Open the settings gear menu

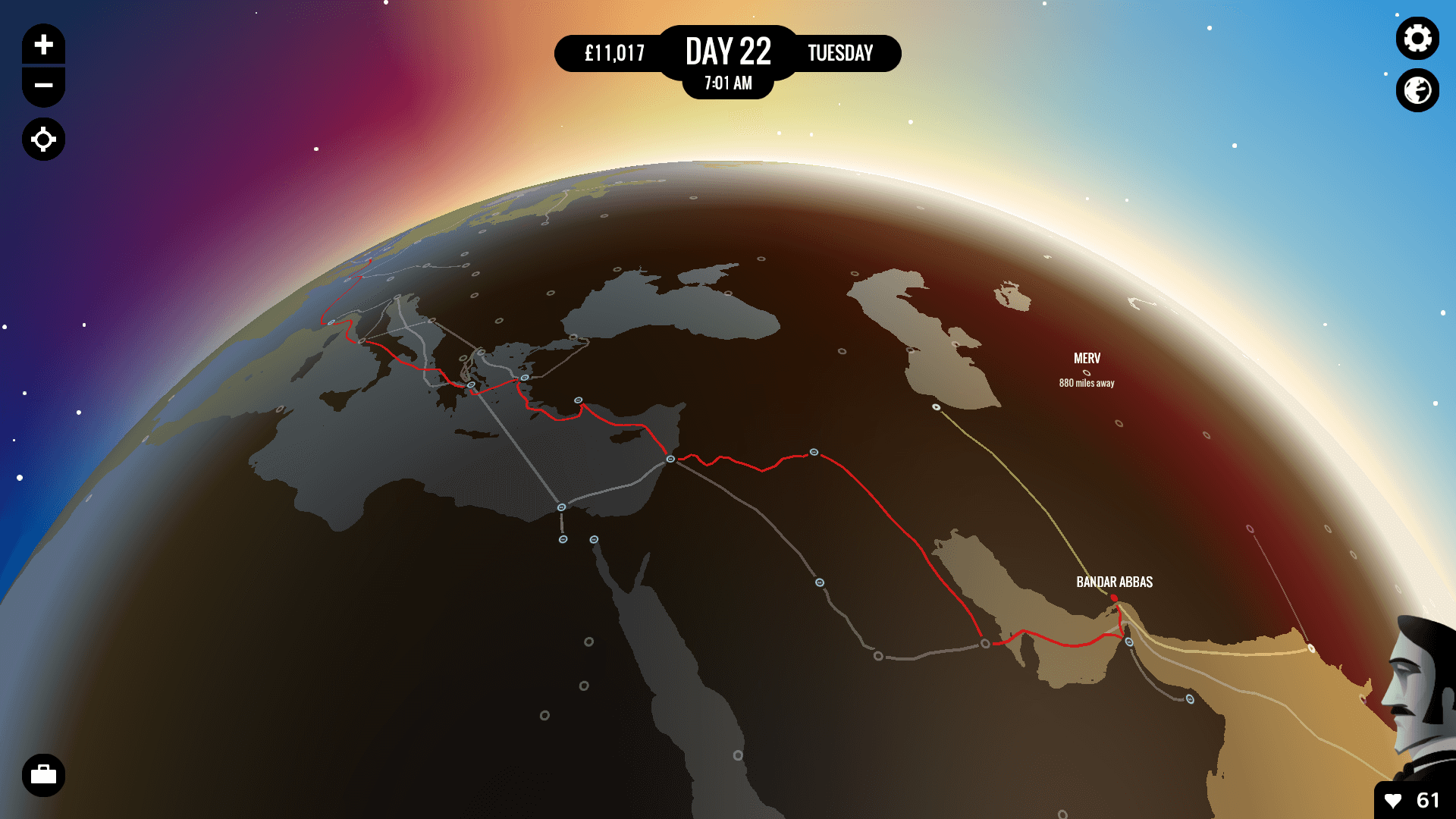pos(1417,38)
